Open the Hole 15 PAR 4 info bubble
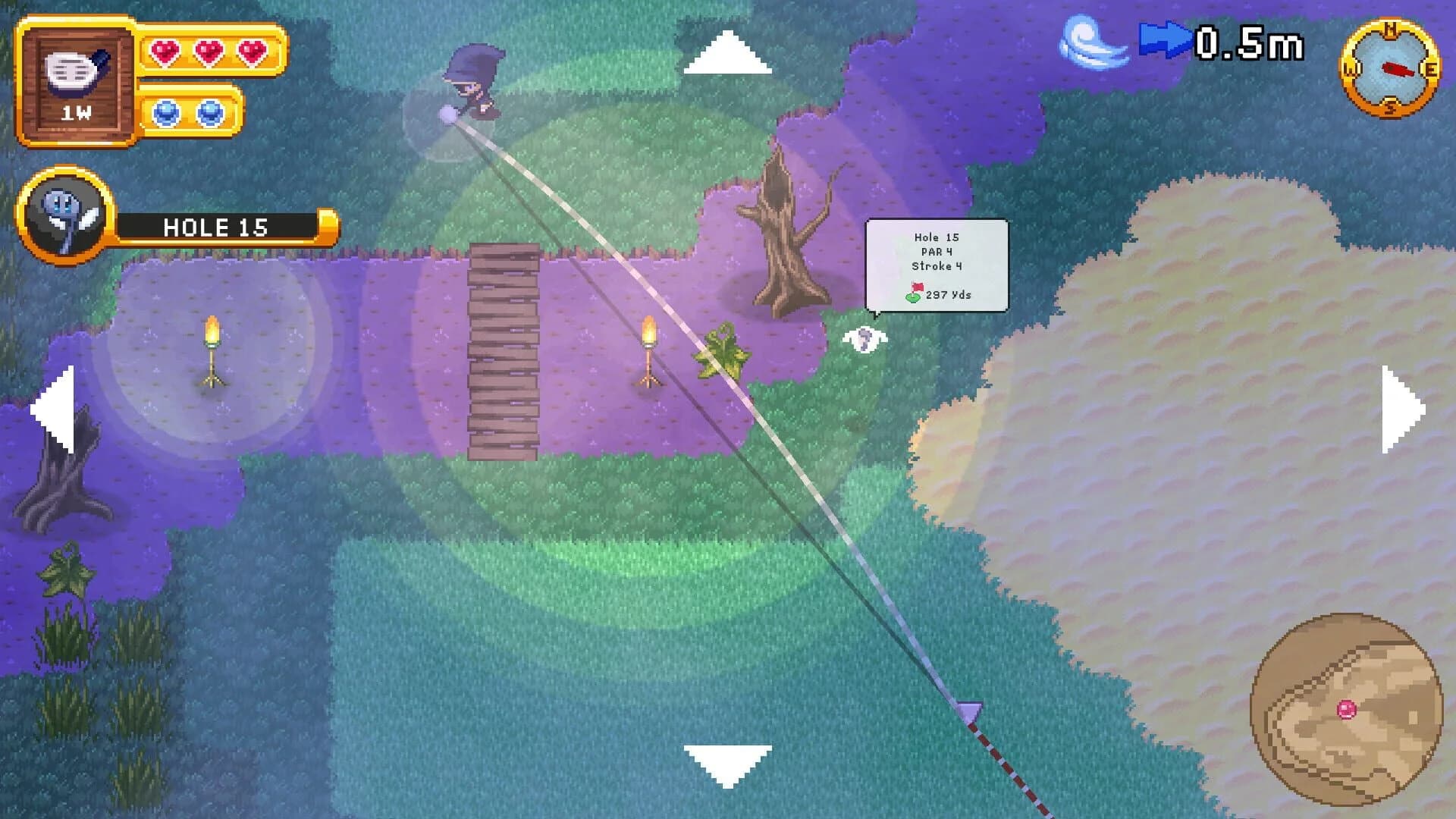 click(935, 265)
